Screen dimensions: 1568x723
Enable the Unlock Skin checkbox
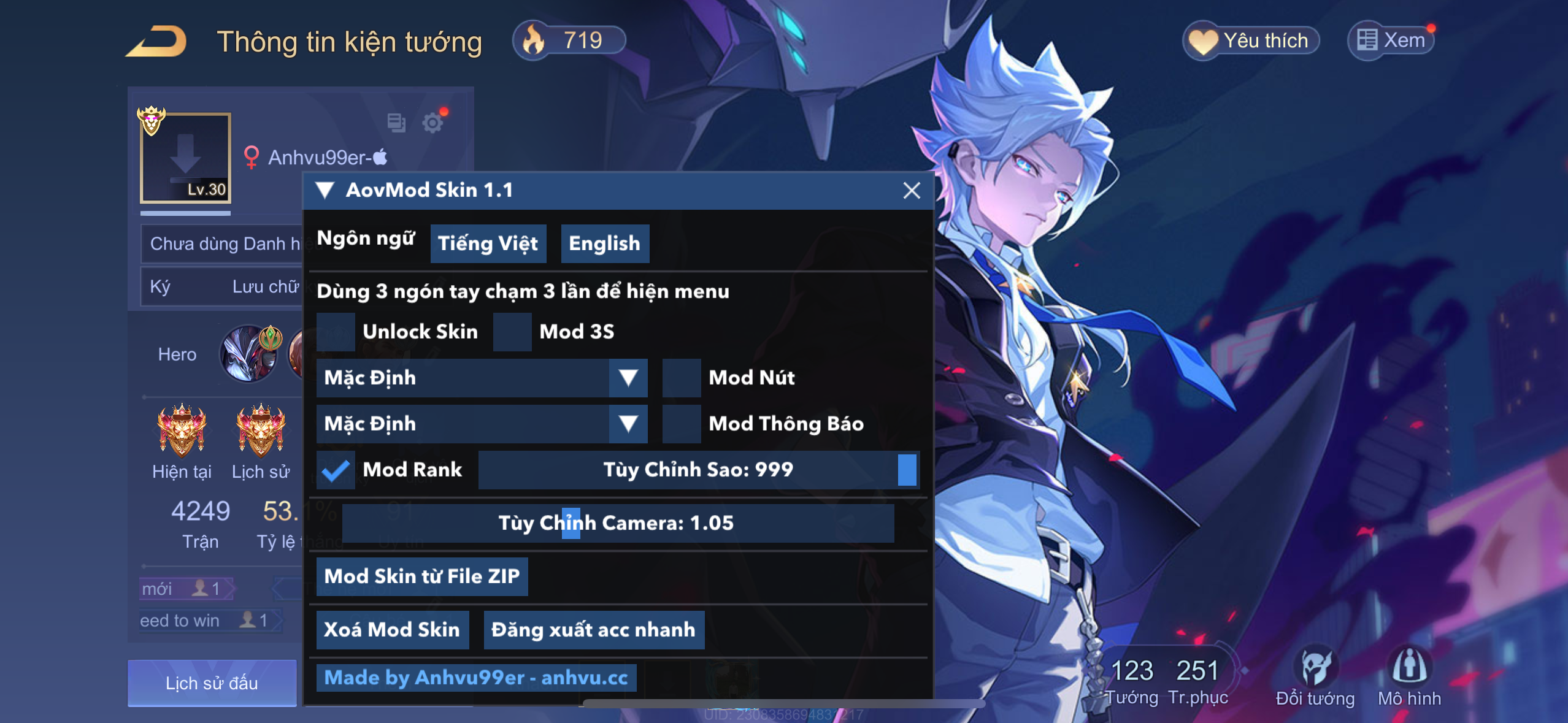pos(337,331)
